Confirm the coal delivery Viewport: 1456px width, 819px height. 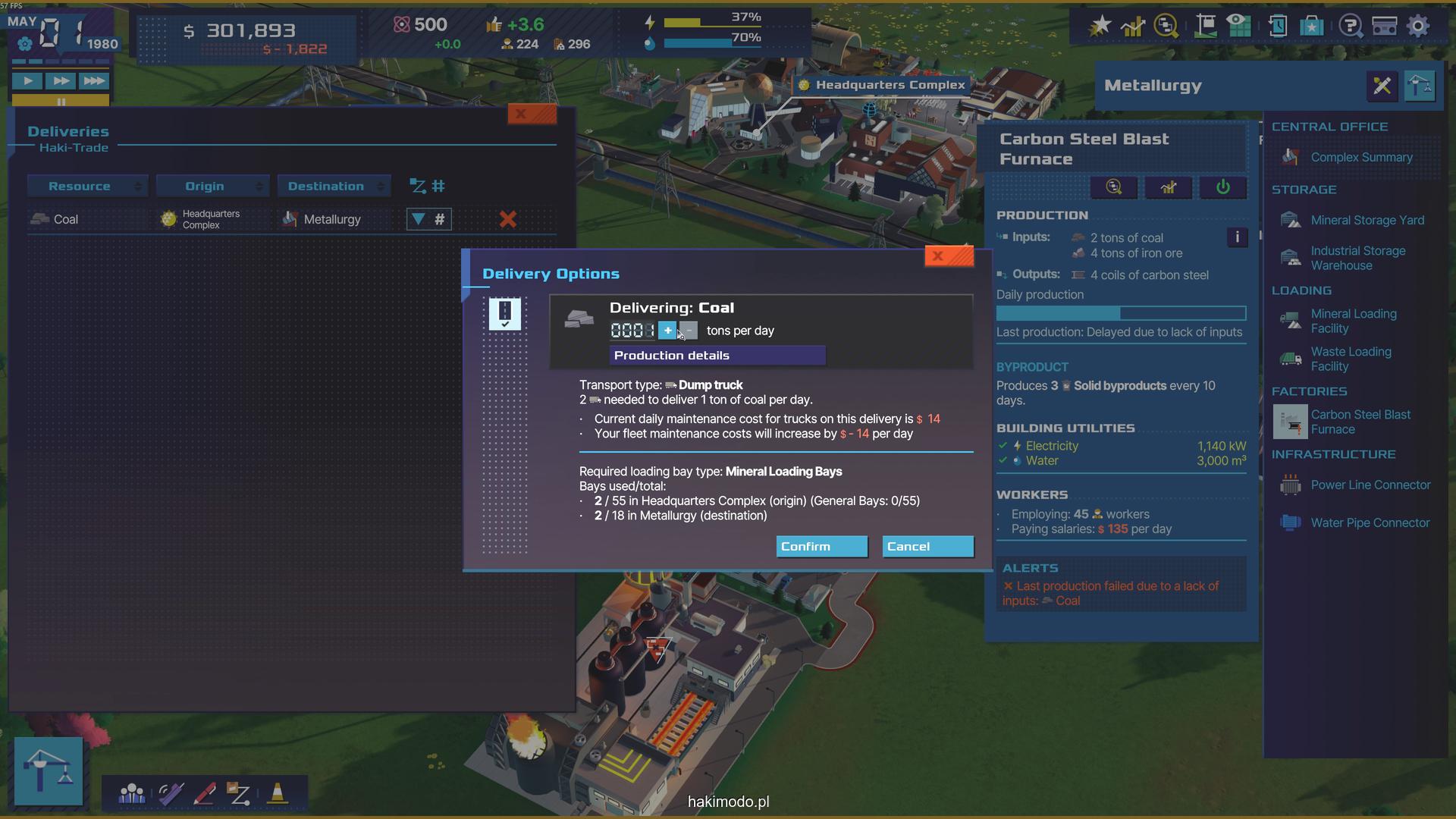pos(821,547)
